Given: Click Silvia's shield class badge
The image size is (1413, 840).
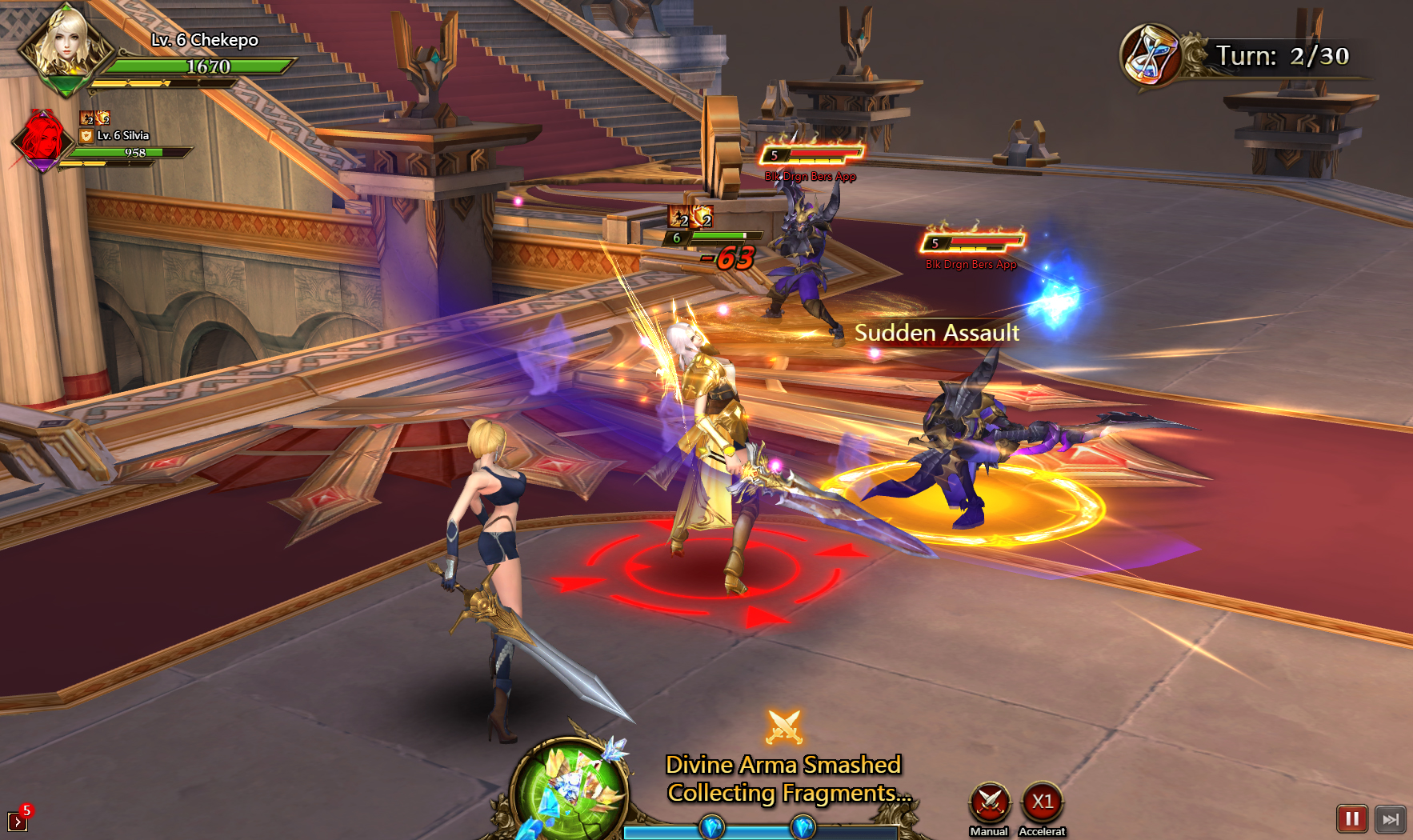Looking at the screenshot, I should click(x=86, y=136).
